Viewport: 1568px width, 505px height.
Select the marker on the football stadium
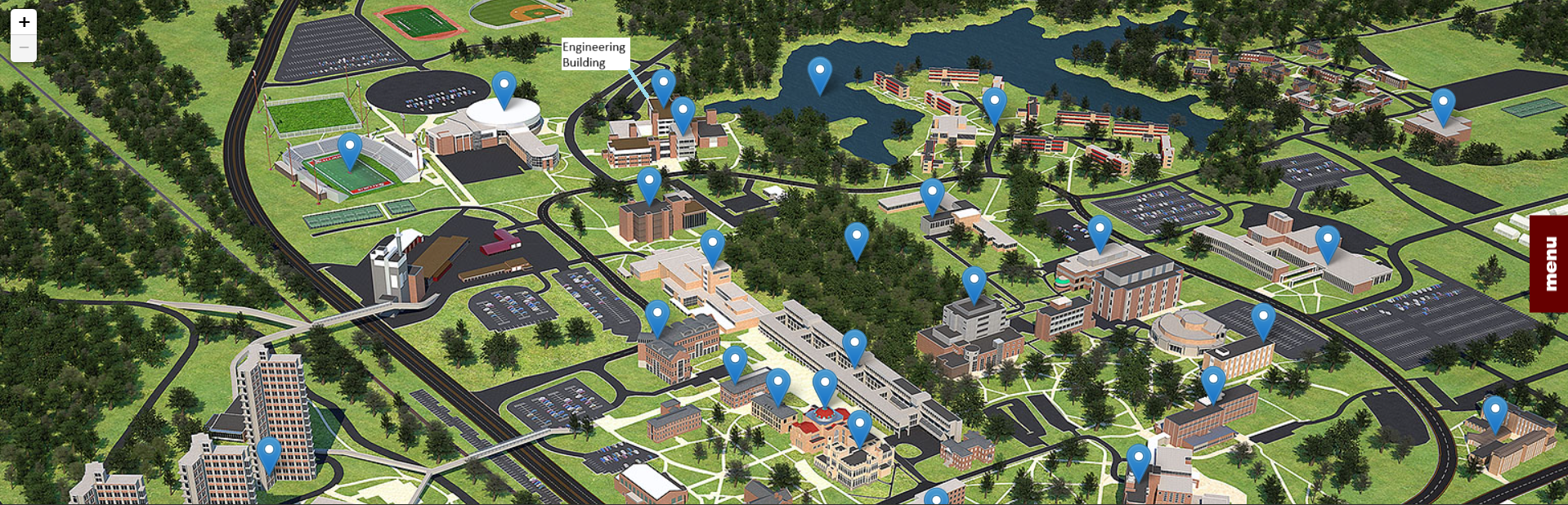(350, 150)
